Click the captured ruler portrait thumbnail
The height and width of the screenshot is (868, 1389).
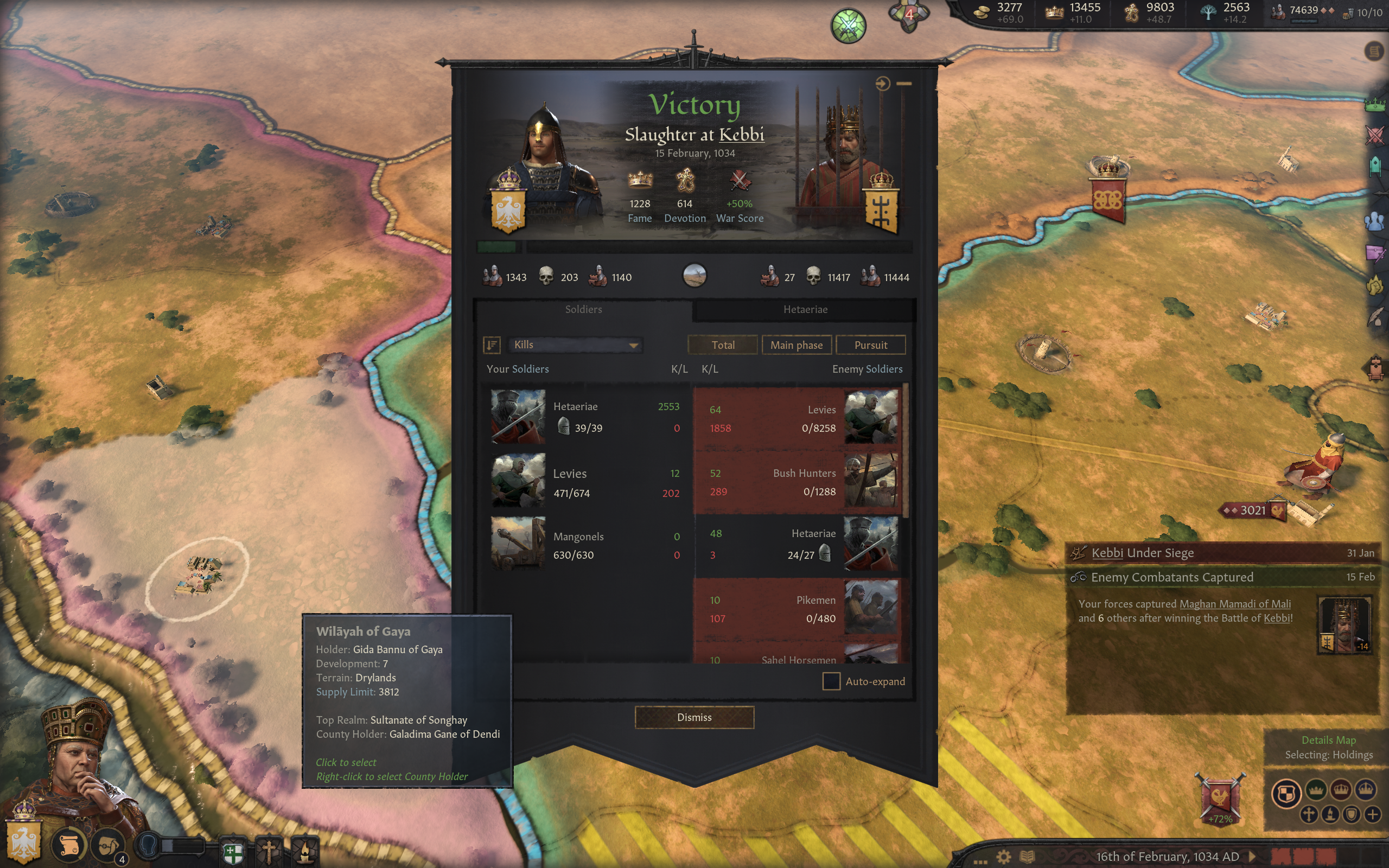click(x=1344, y=625)
